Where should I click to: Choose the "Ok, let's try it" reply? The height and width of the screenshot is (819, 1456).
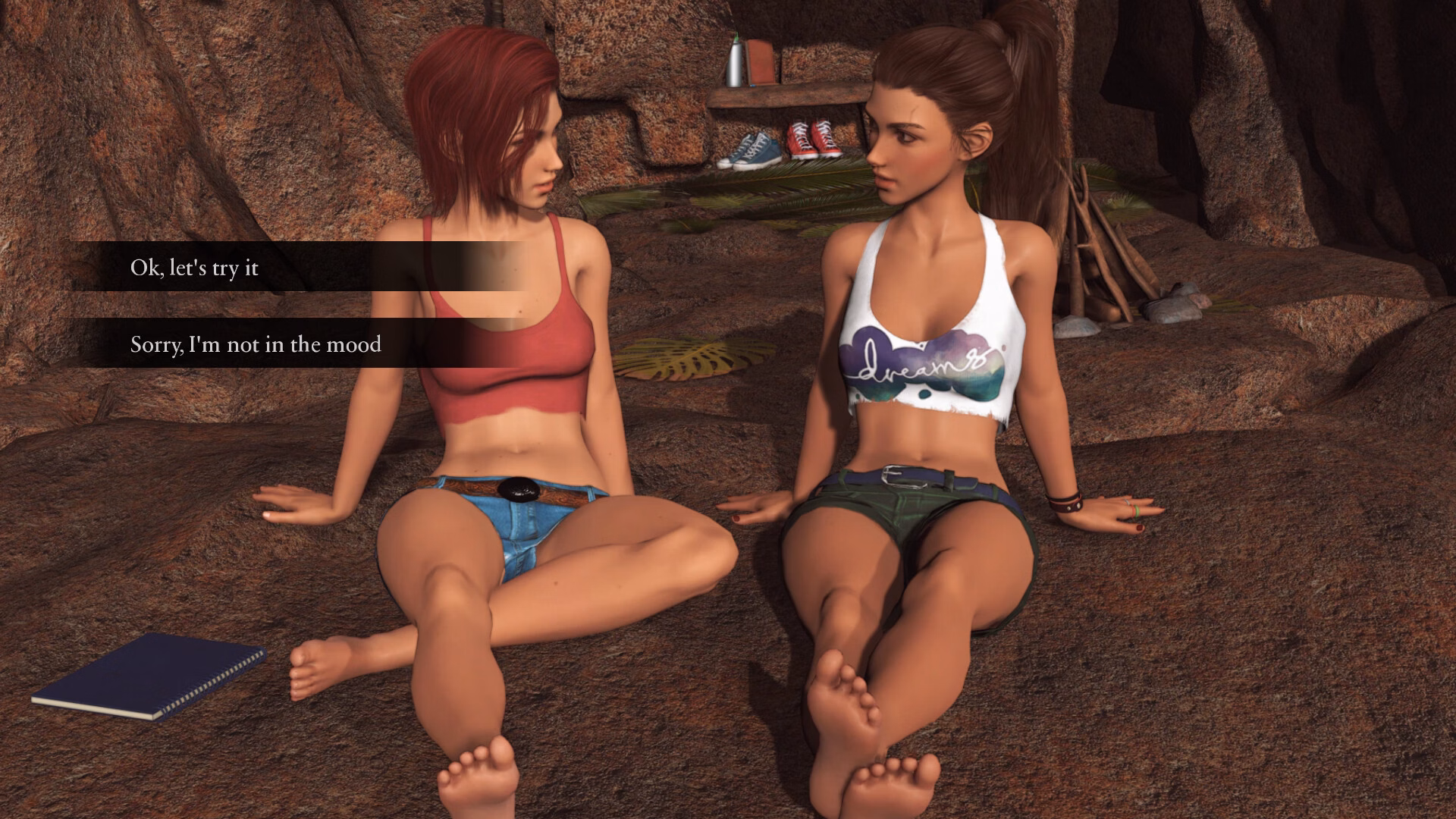click(195, 268)
